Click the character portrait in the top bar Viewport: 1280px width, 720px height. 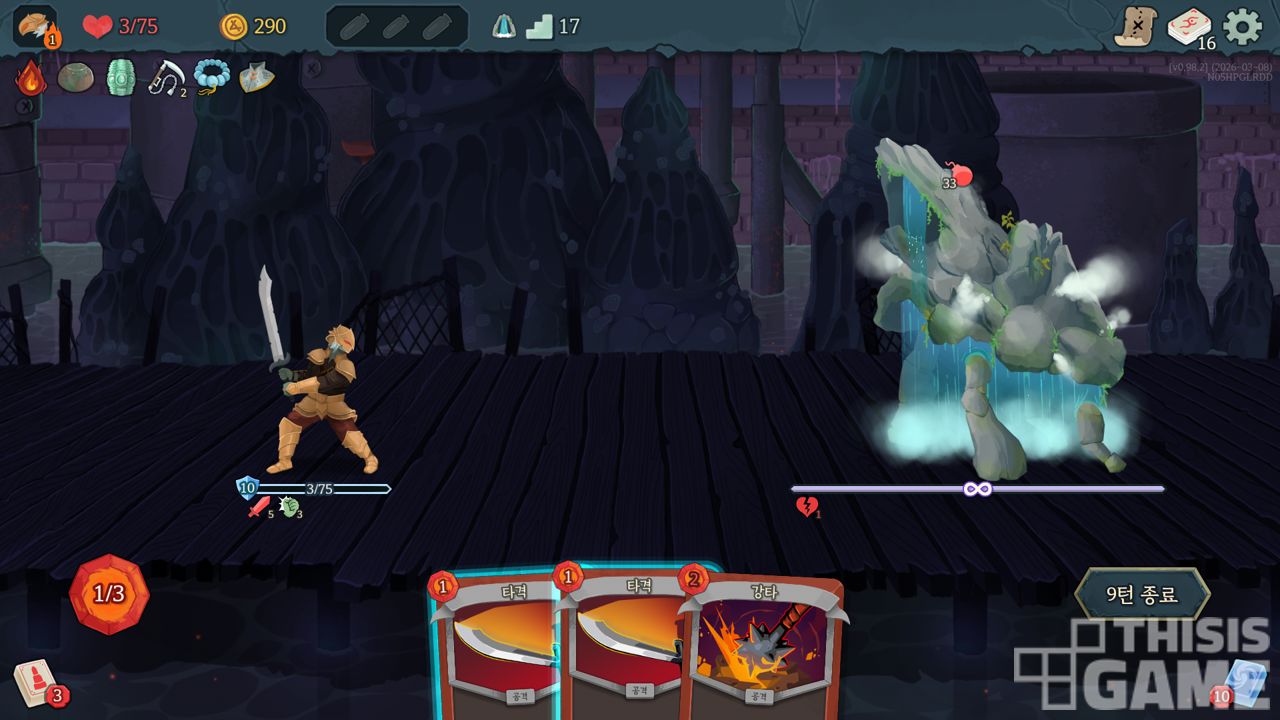(35, 26)
